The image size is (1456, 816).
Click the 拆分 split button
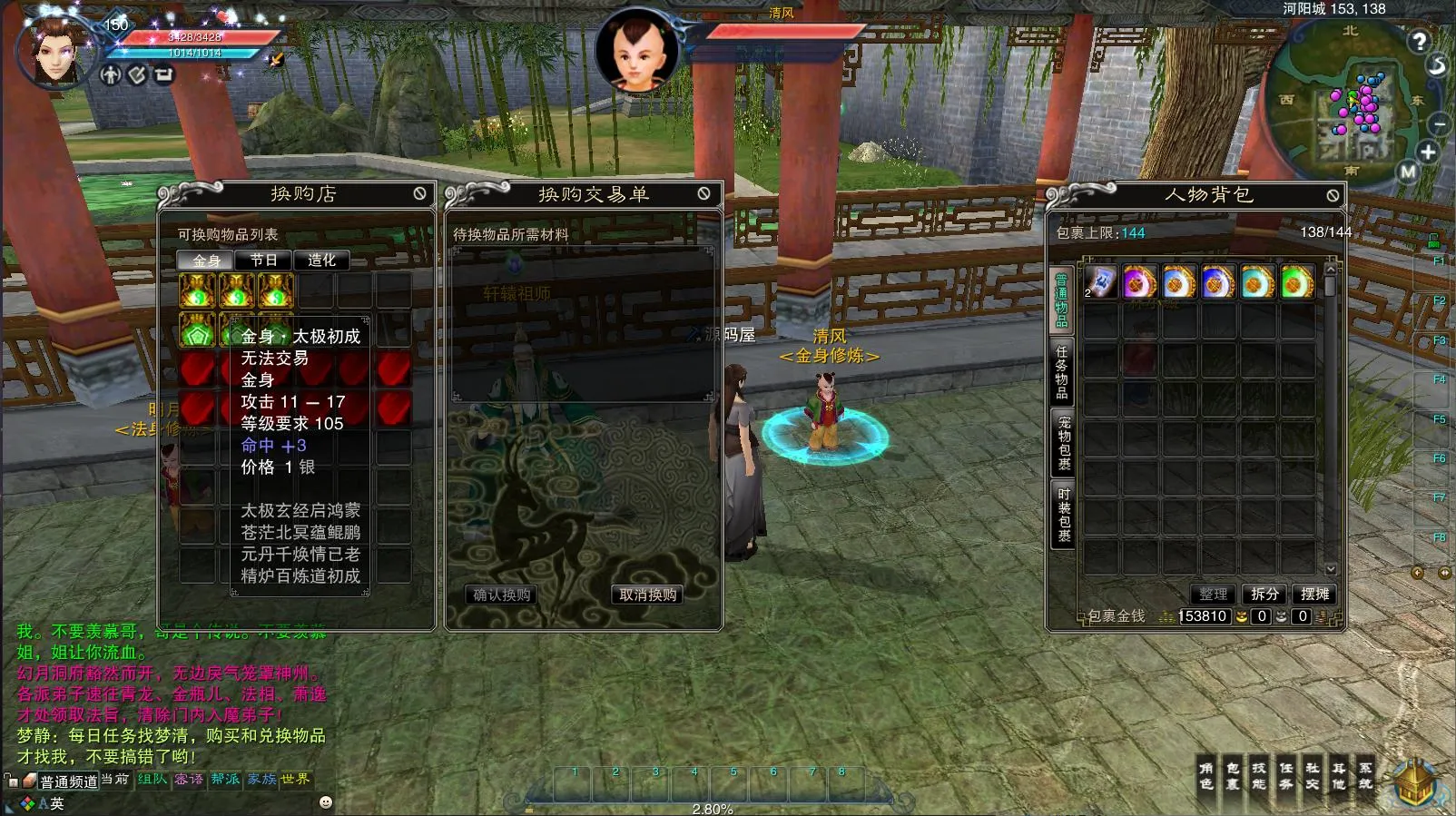pos(1264,594)
